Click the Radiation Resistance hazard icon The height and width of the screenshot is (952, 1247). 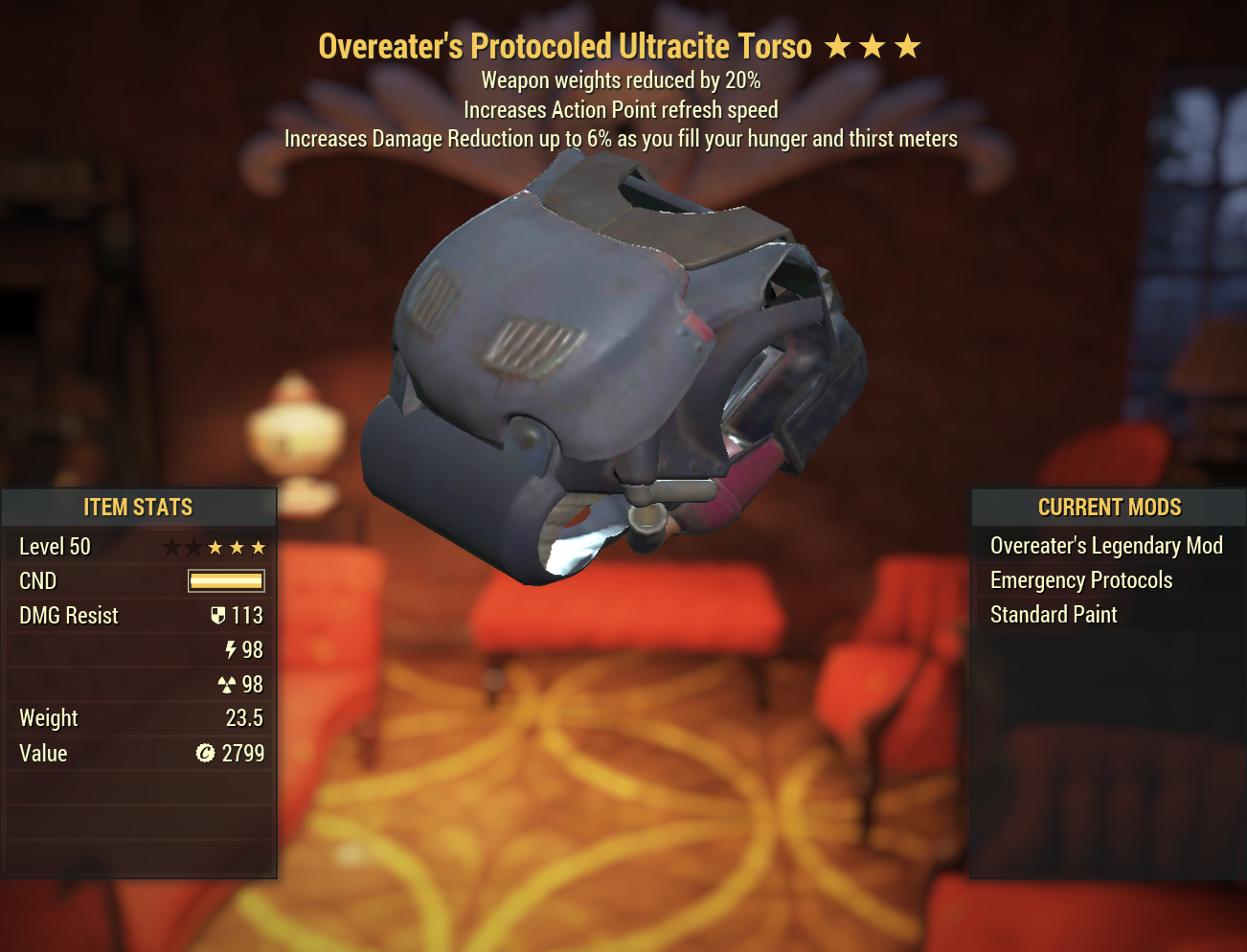pyautogui.click(x=229, y=685)
